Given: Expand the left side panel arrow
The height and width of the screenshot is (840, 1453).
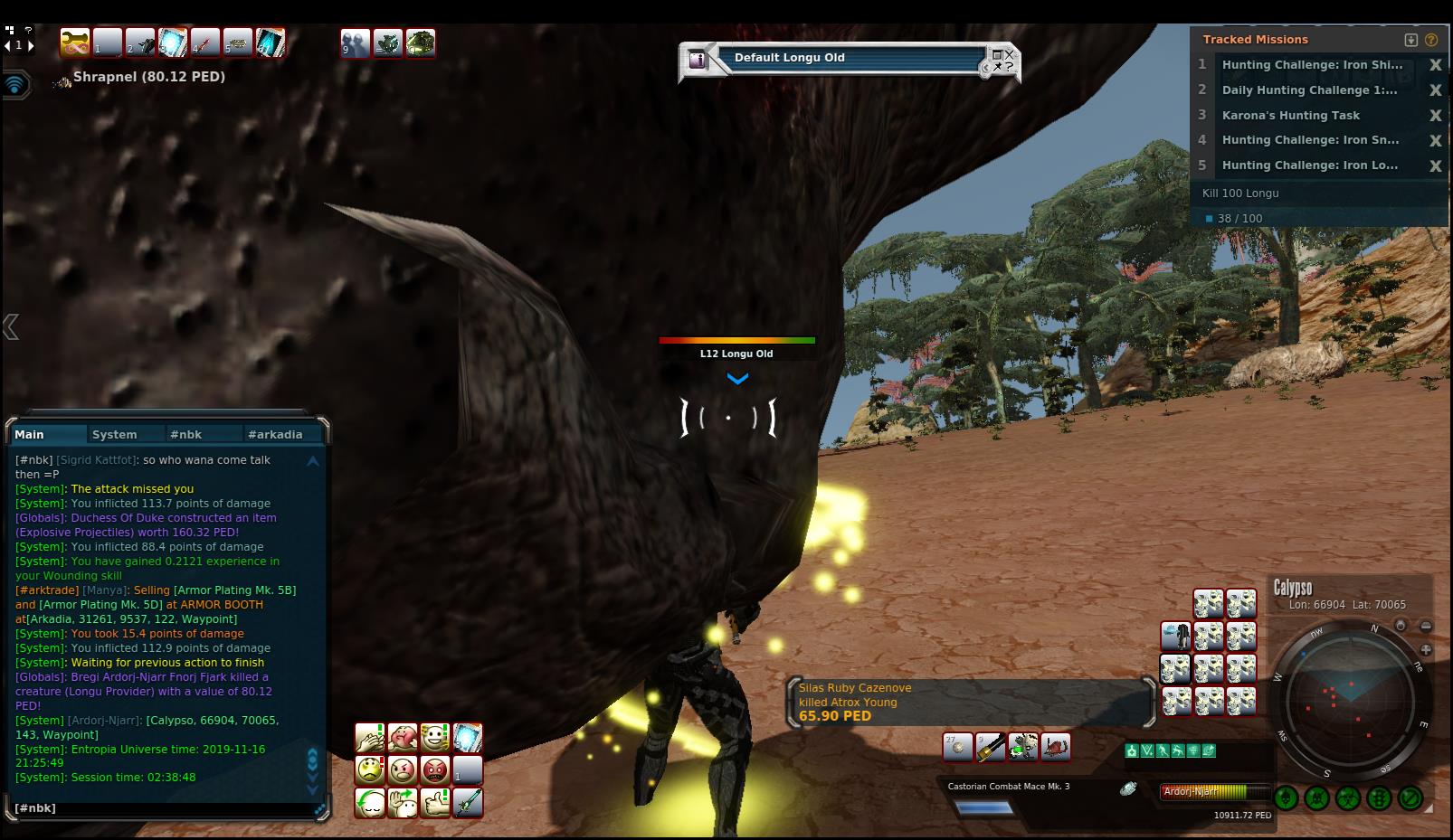Looking at the screenshot, I should pyautogui.click(x=11, y=326).
